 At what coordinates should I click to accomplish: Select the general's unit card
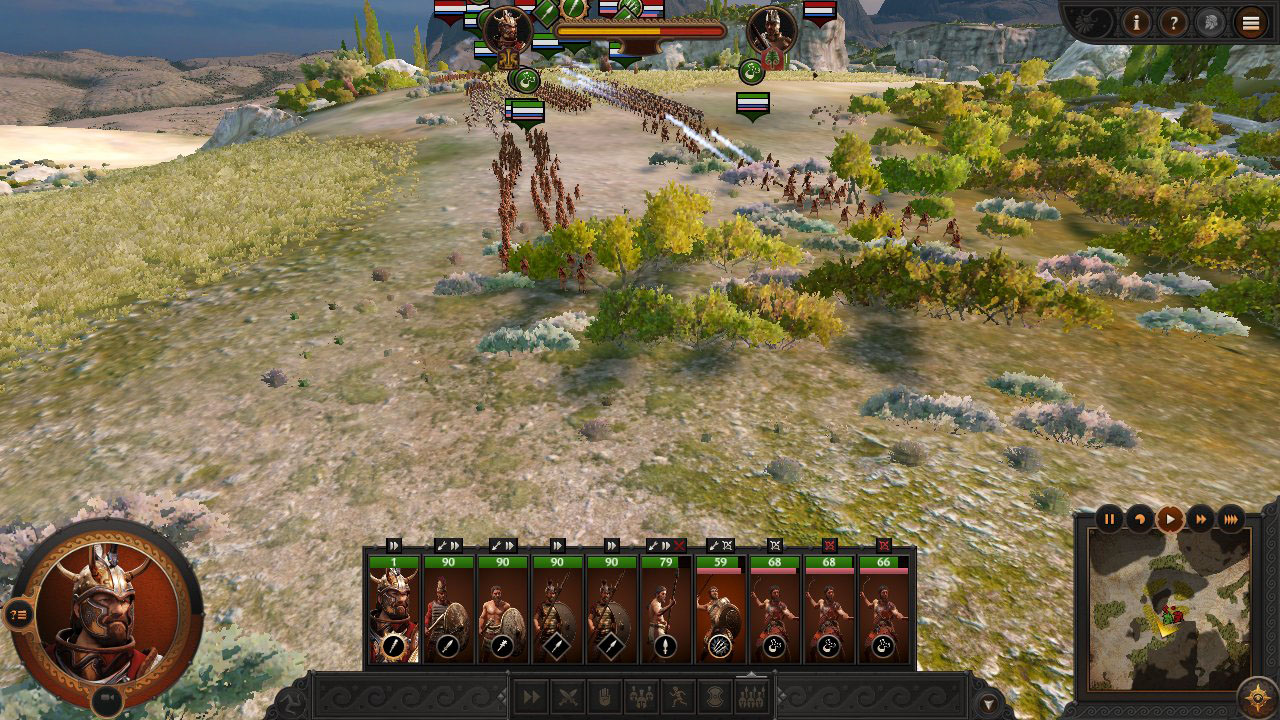394,612
